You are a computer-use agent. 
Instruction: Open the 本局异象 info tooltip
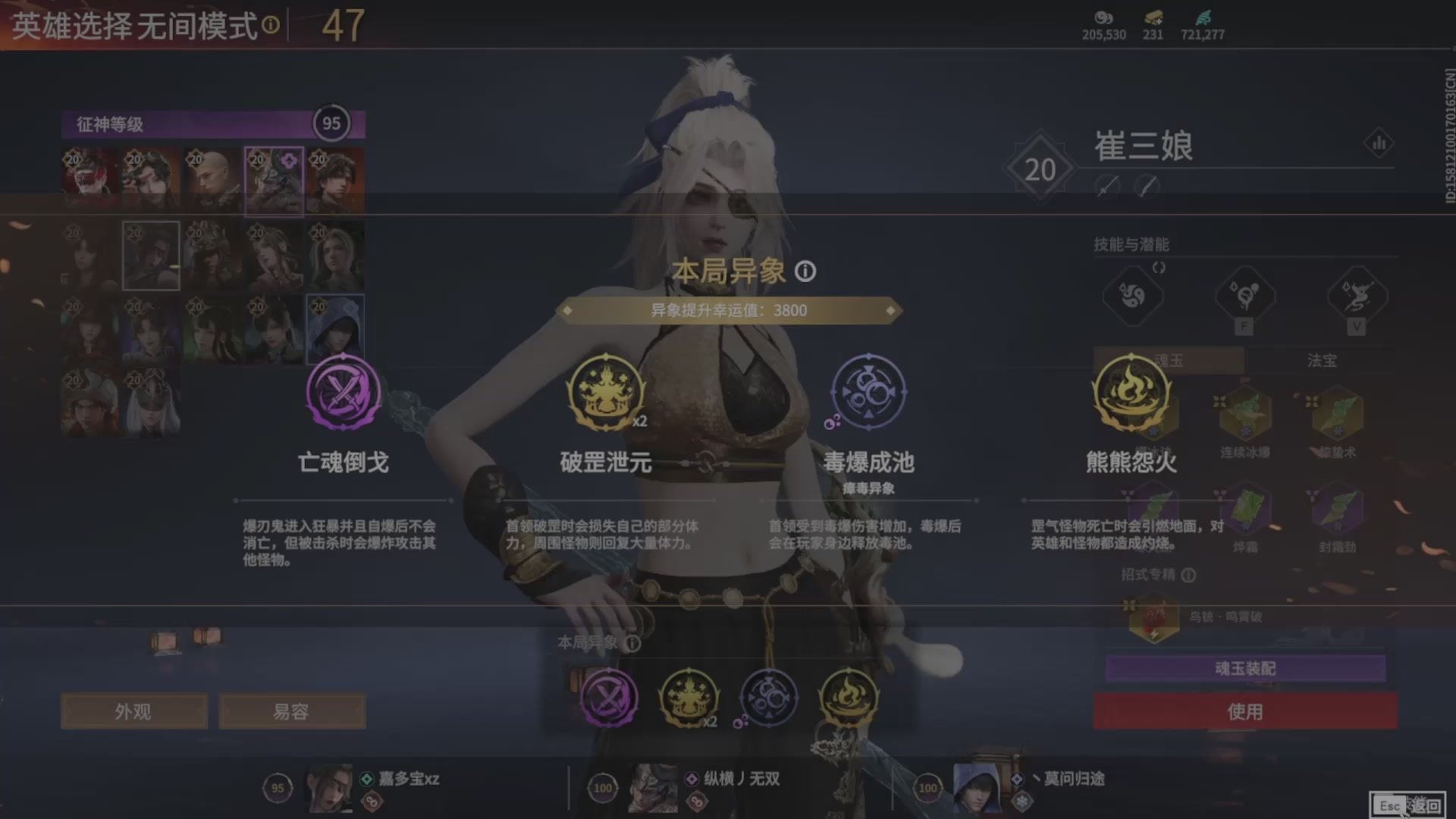pos(805,271)
